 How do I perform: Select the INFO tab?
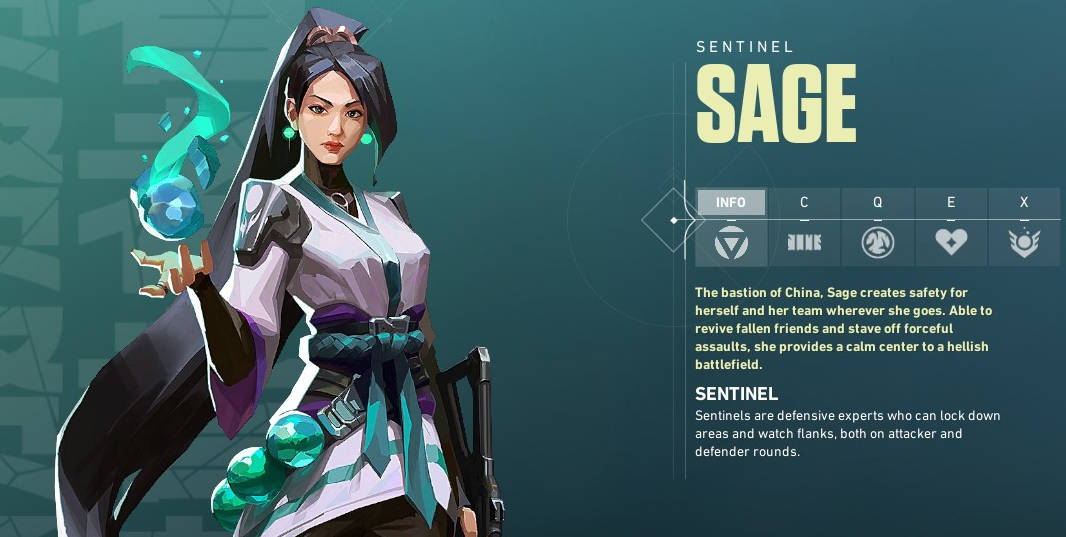[731, 202]
